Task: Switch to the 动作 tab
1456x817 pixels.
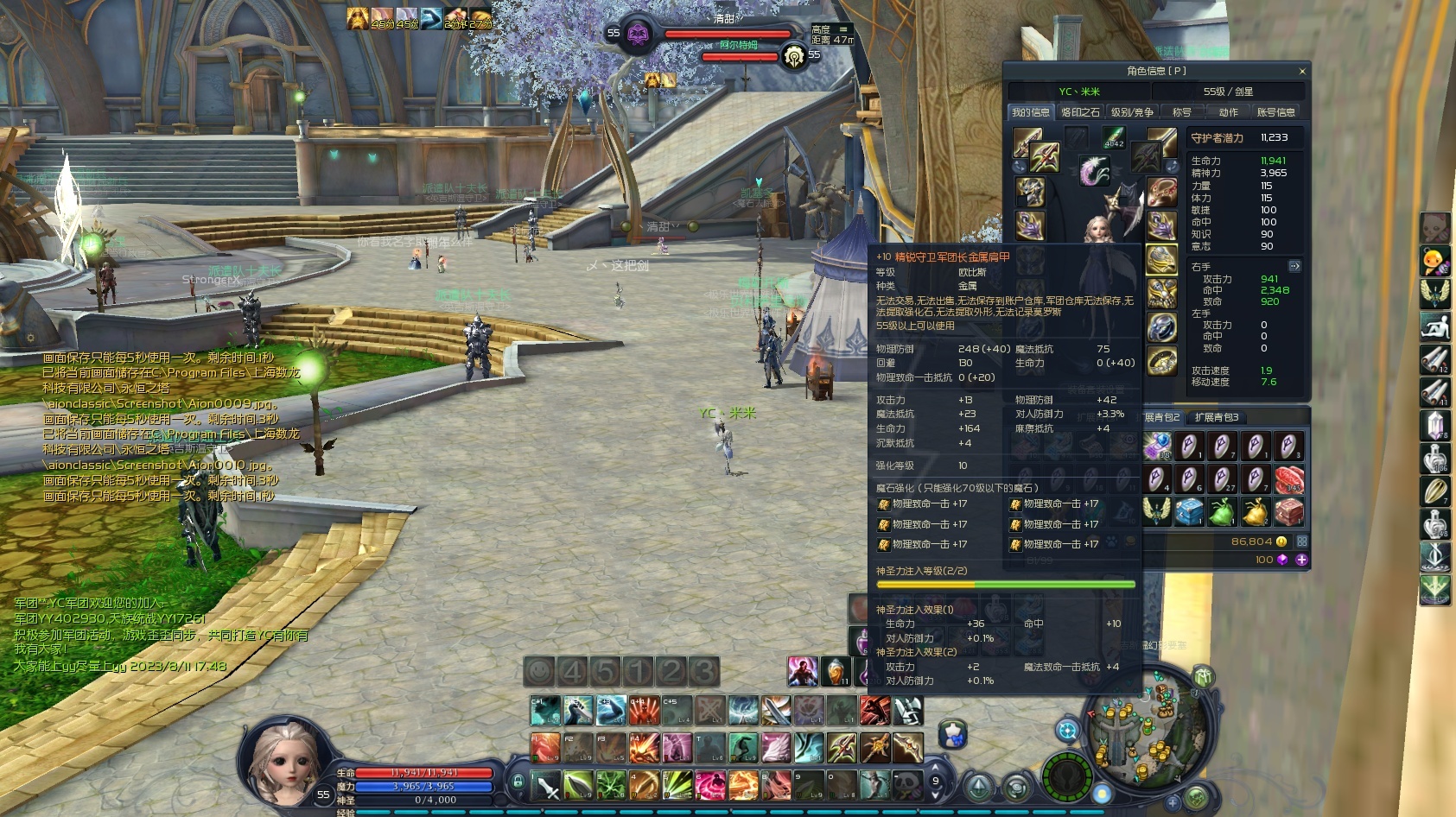Action: (x=1228, y=112)
